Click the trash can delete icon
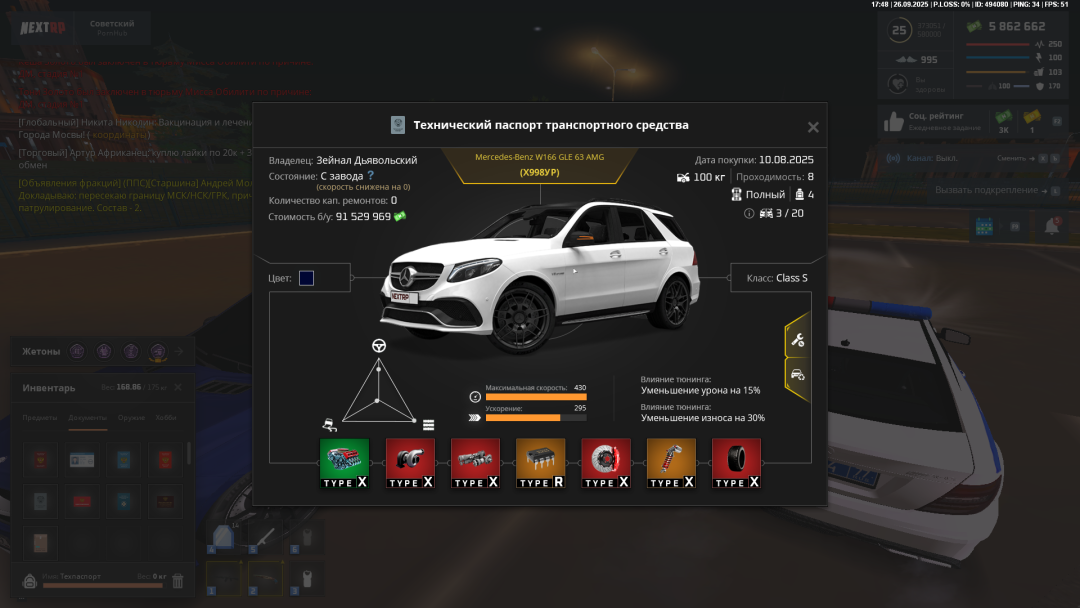The width and height of the screenshot is (1080, 608). [178, 580]
